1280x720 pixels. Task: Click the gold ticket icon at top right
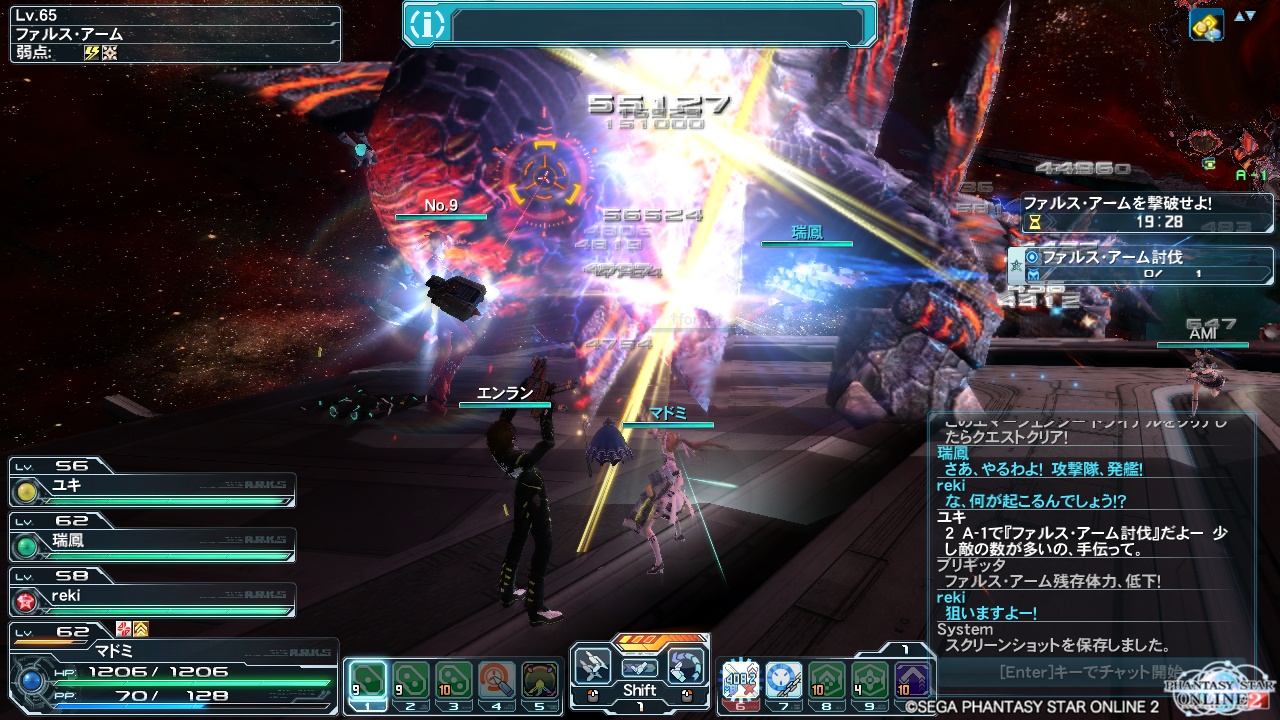(x=1206, y=24)
